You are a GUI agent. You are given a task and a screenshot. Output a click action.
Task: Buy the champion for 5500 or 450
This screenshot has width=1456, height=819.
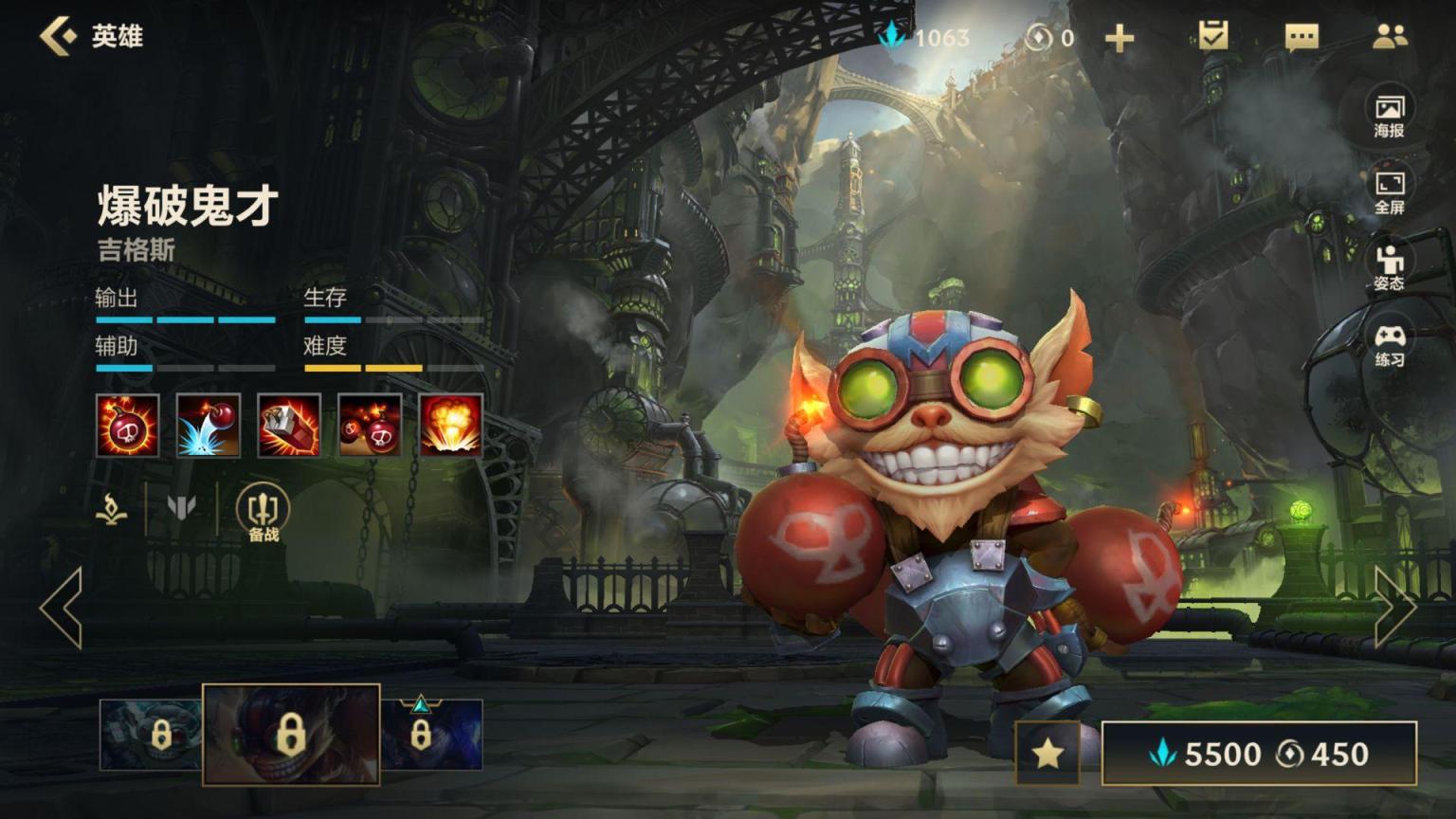(x=1259, y=754)
